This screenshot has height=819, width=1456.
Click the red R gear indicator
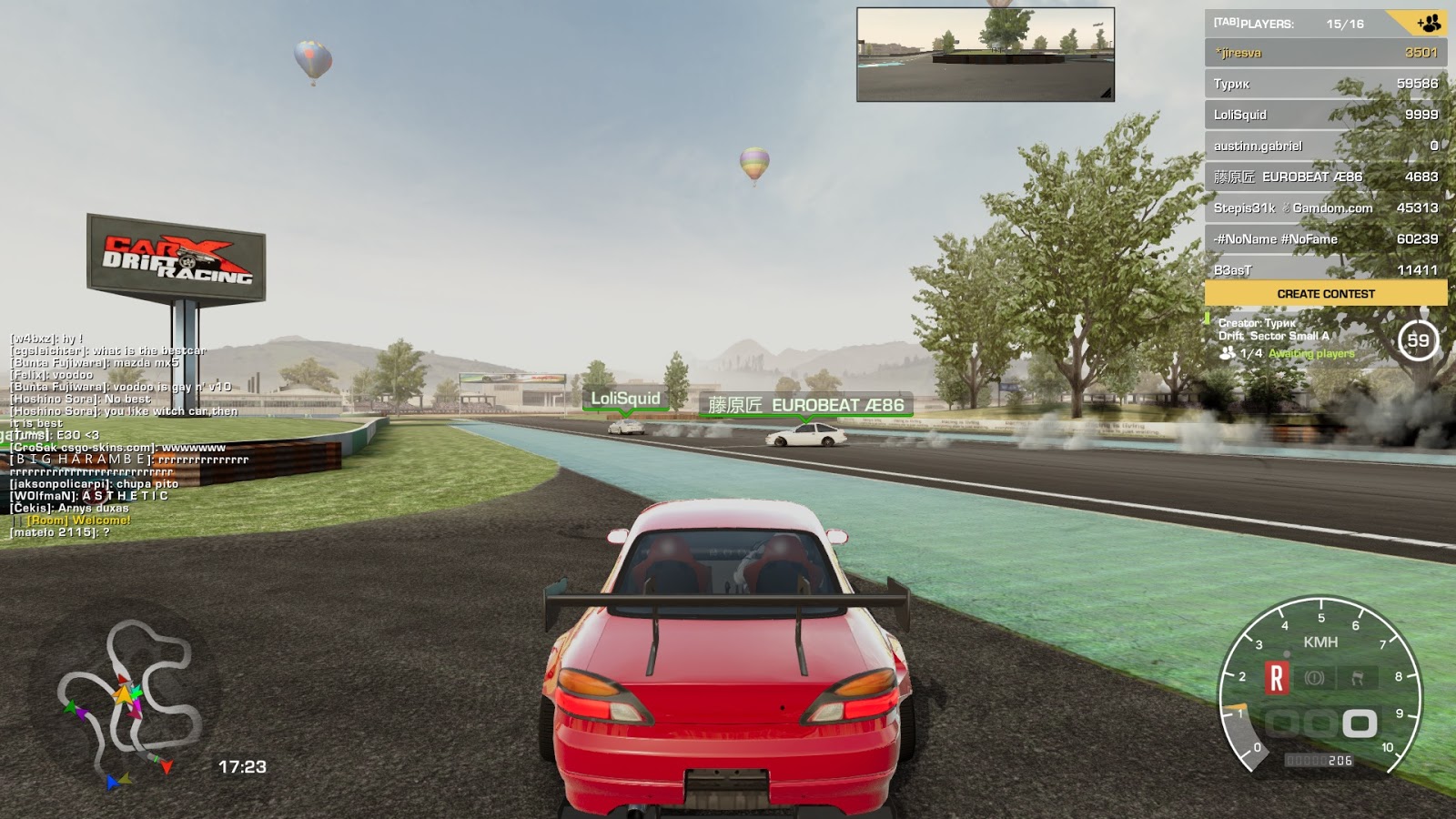coord(1278,677)
